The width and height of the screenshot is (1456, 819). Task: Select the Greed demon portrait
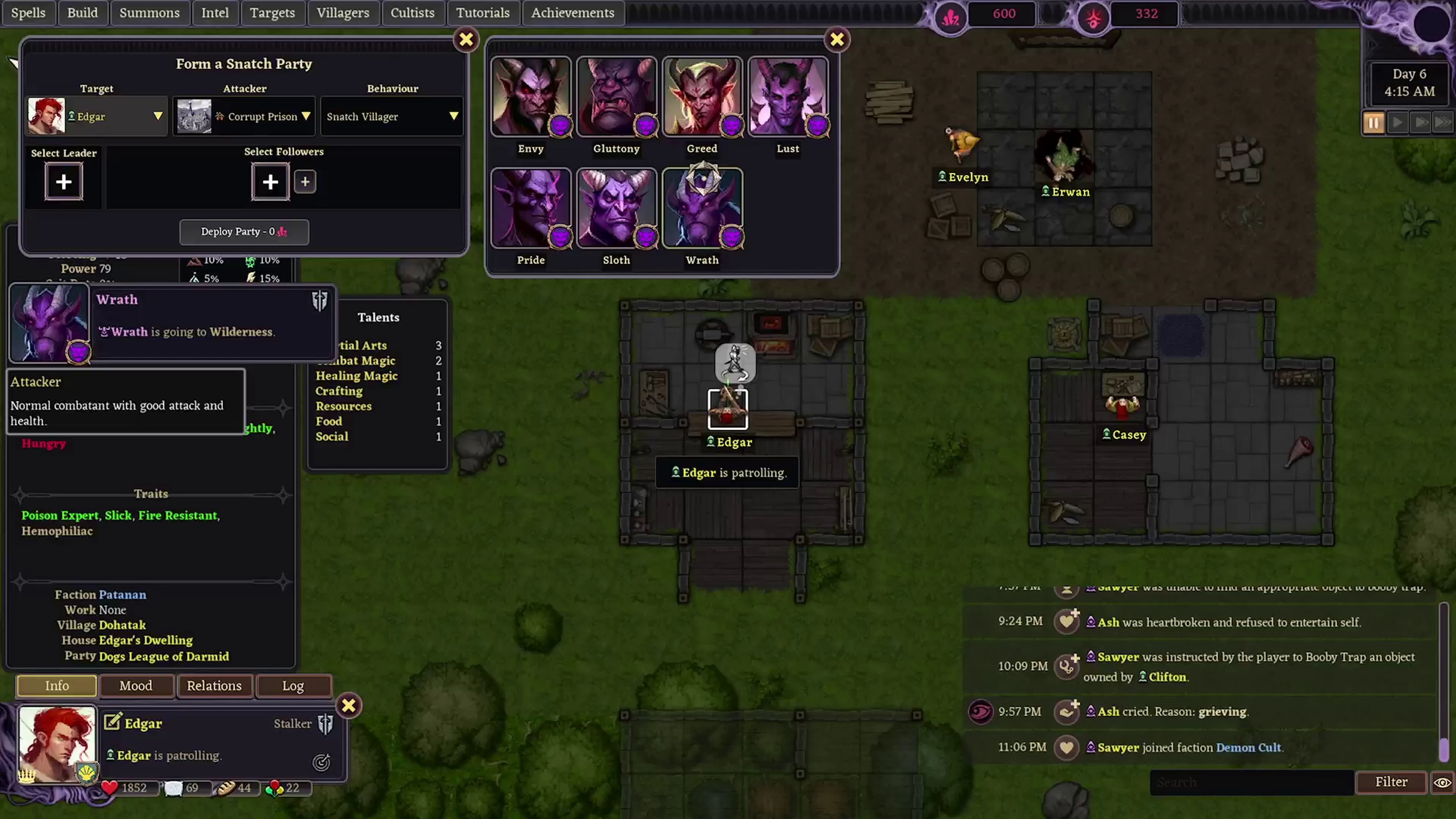pyautogui.click(x=702, y=96)
